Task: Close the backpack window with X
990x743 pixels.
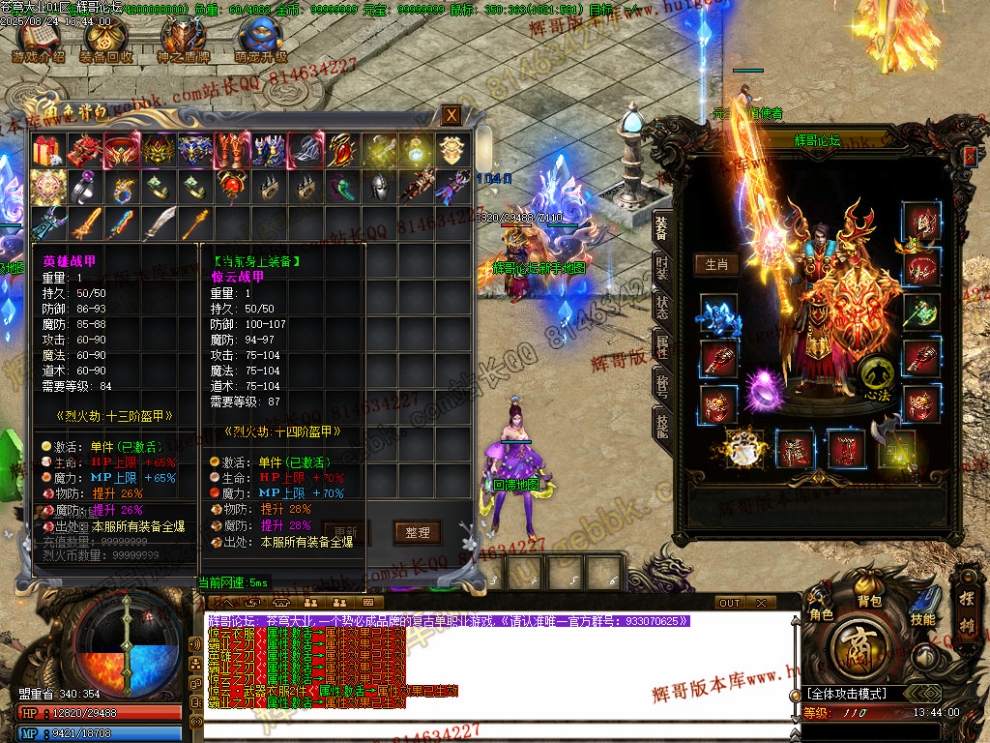Action: click(452, 115)
